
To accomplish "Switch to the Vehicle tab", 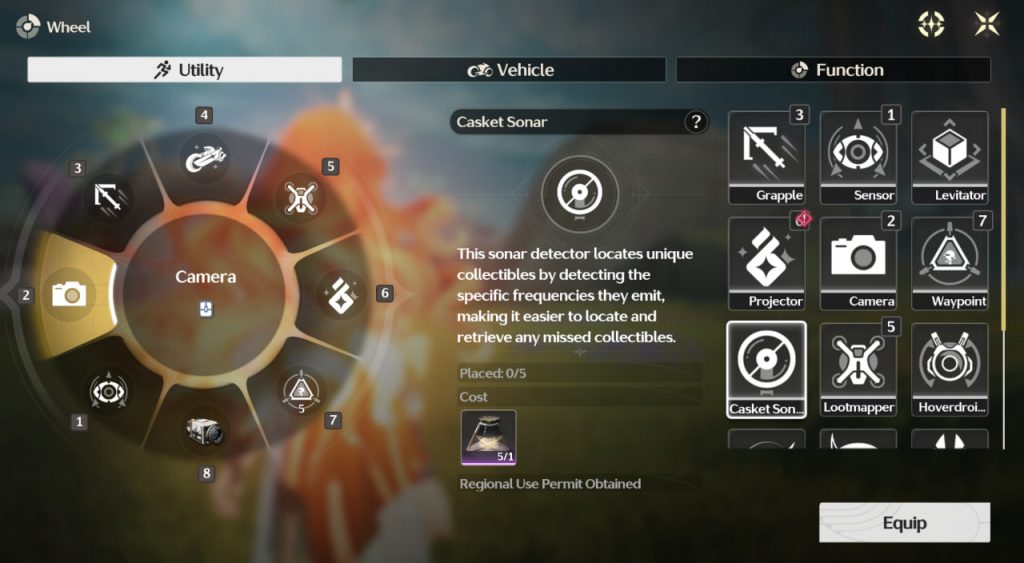I will [509, 70].
